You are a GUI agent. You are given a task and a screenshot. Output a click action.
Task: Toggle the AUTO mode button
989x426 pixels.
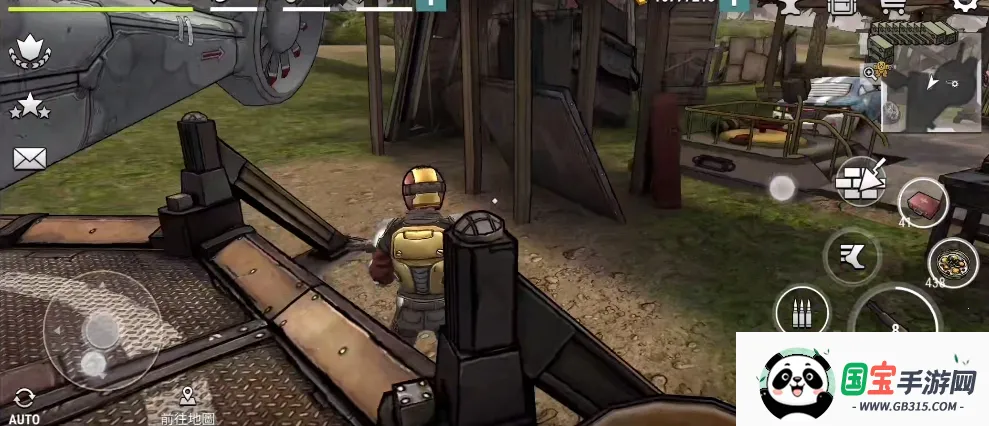(x=24, y=404)
